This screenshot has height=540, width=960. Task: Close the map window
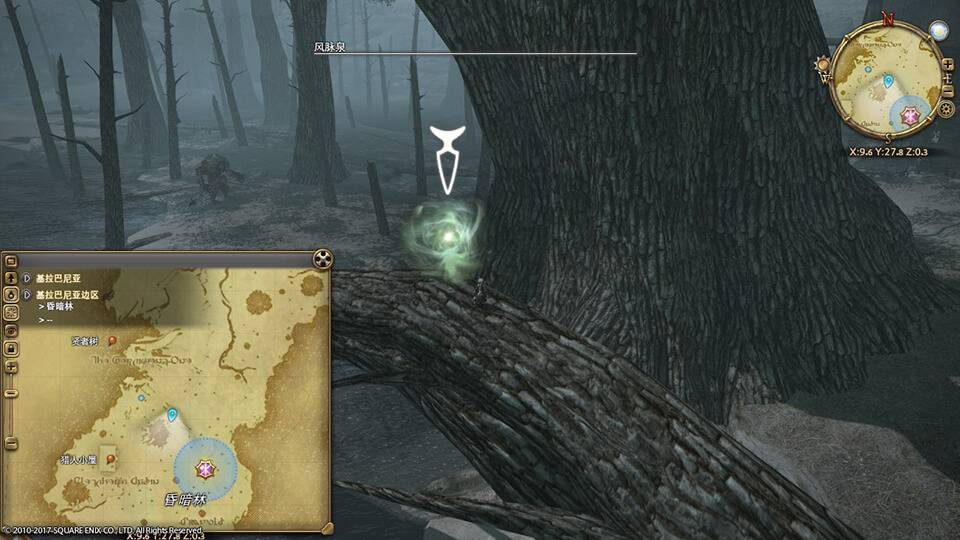coord(322,260)
